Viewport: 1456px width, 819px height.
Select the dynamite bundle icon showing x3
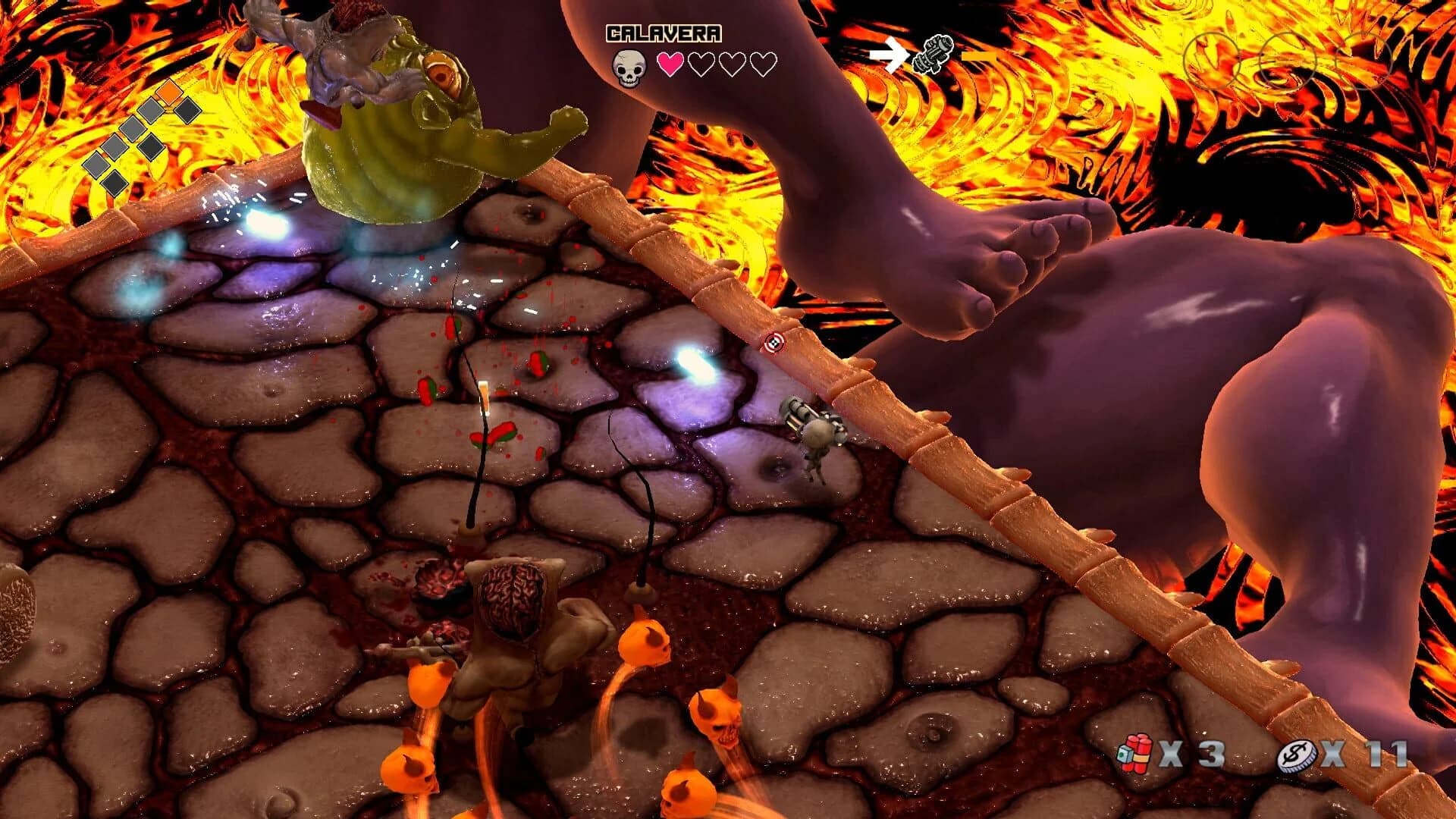1135,753
